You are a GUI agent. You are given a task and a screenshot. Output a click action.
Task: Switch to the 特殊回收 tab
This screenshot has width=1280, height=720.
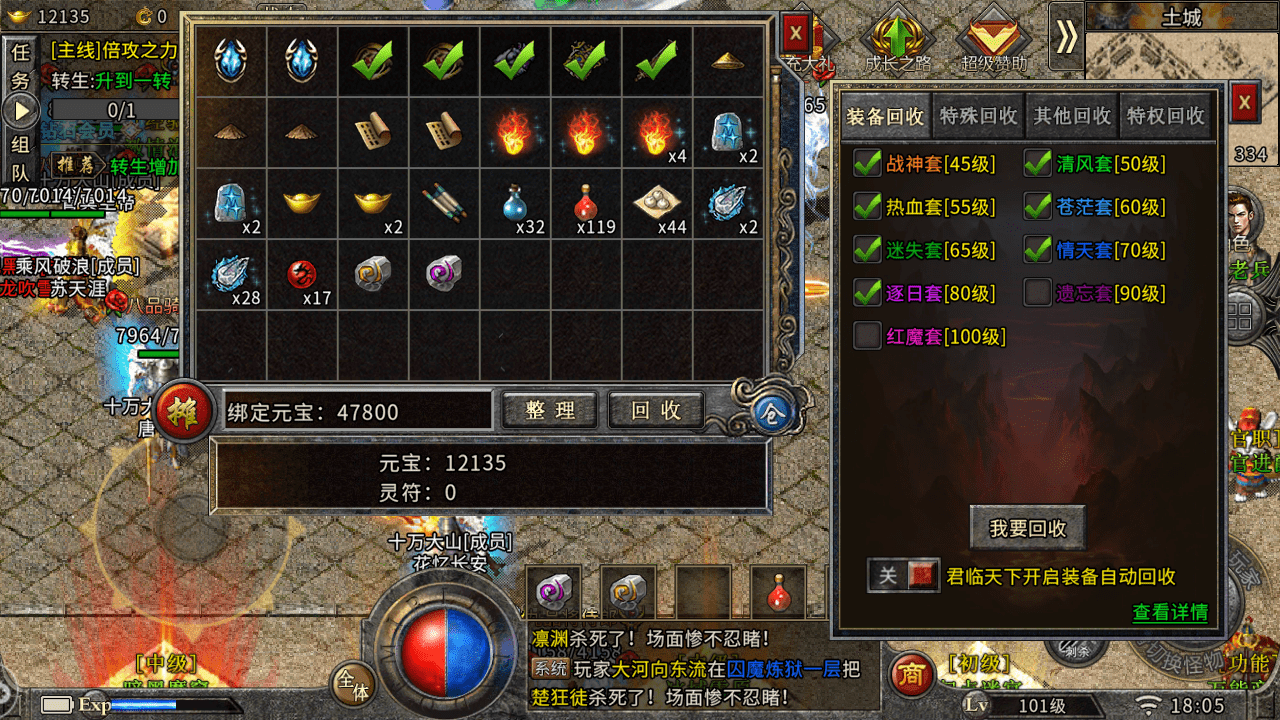(978, 116)
